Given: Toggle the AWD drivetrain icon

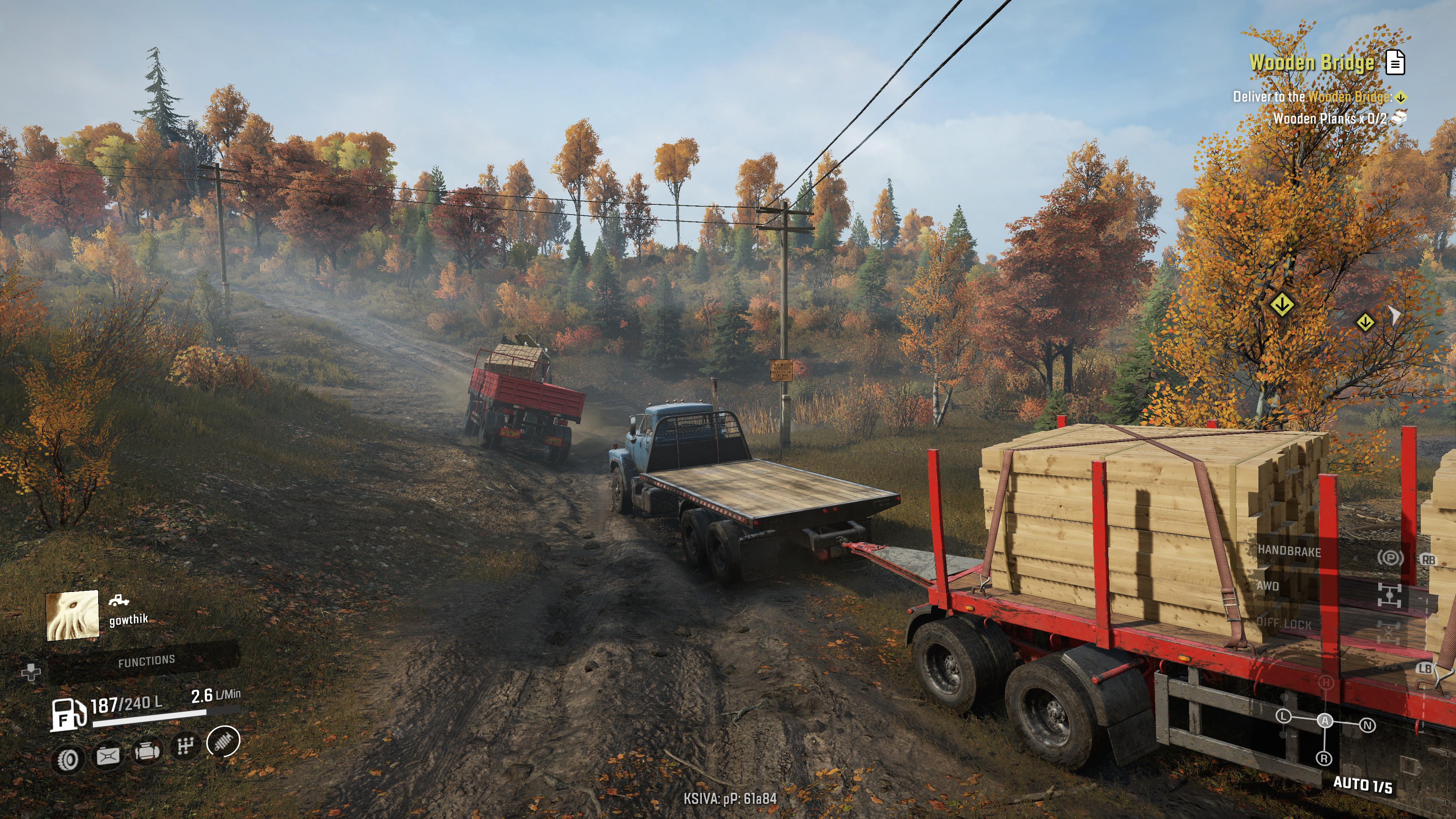Looking at the screenshot, I should (1389, 595).
